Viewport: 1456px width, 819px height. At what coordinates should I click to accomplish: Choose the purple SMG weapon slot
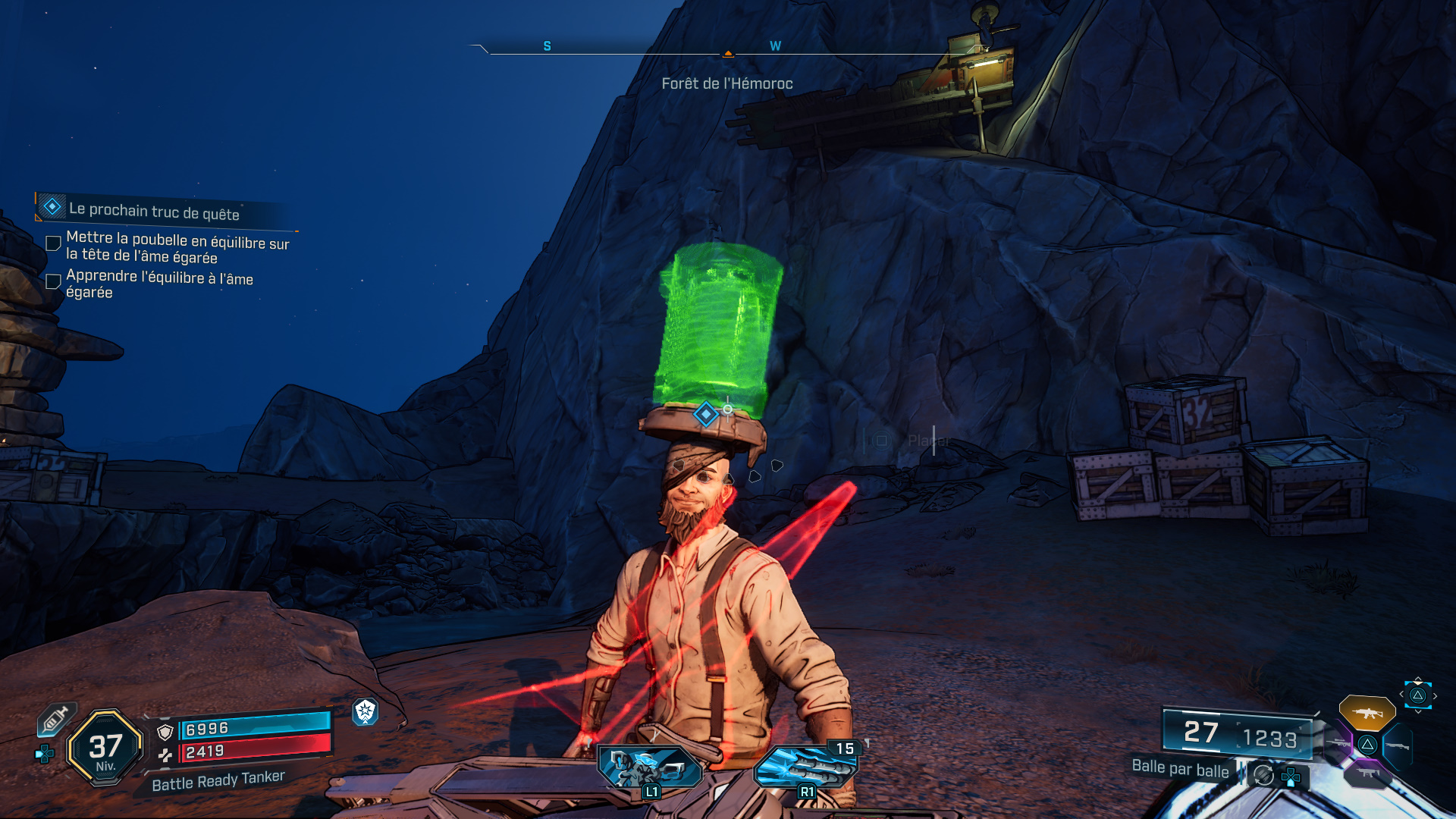coord(1367,773)
